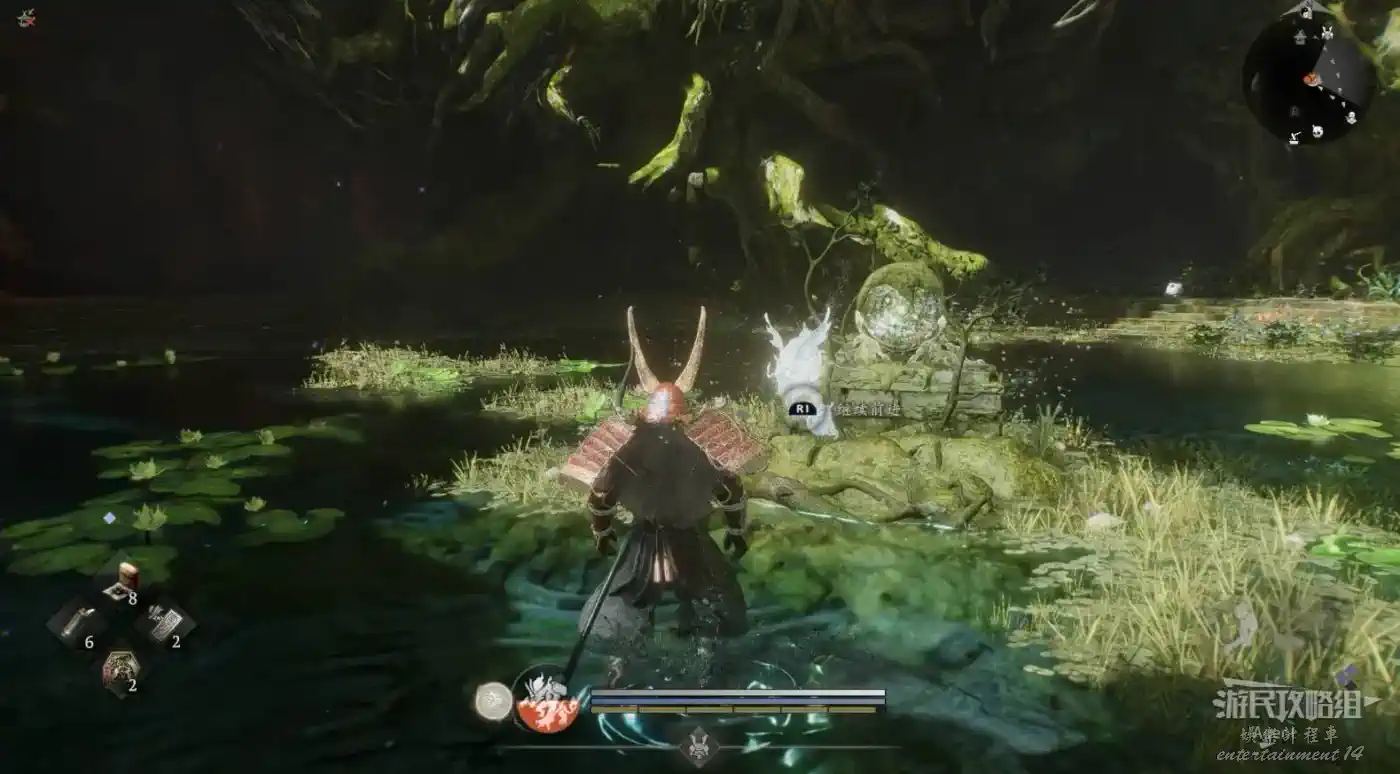Select the diamond rabbit-crest icon under the bars
This screenshot has height=774, width=1400.
(698, 746)
